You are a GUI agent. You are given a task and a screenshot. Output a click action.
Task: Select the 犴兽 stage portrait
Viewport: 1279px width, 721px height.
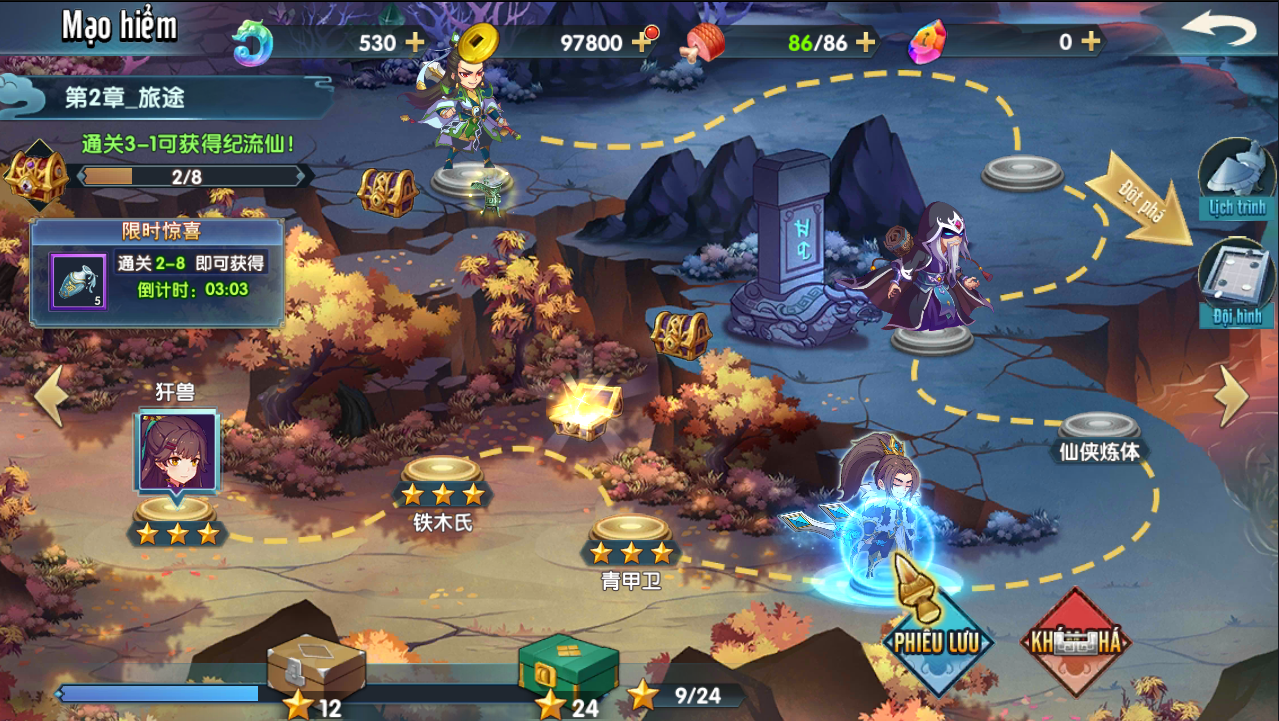pos(177,452)
